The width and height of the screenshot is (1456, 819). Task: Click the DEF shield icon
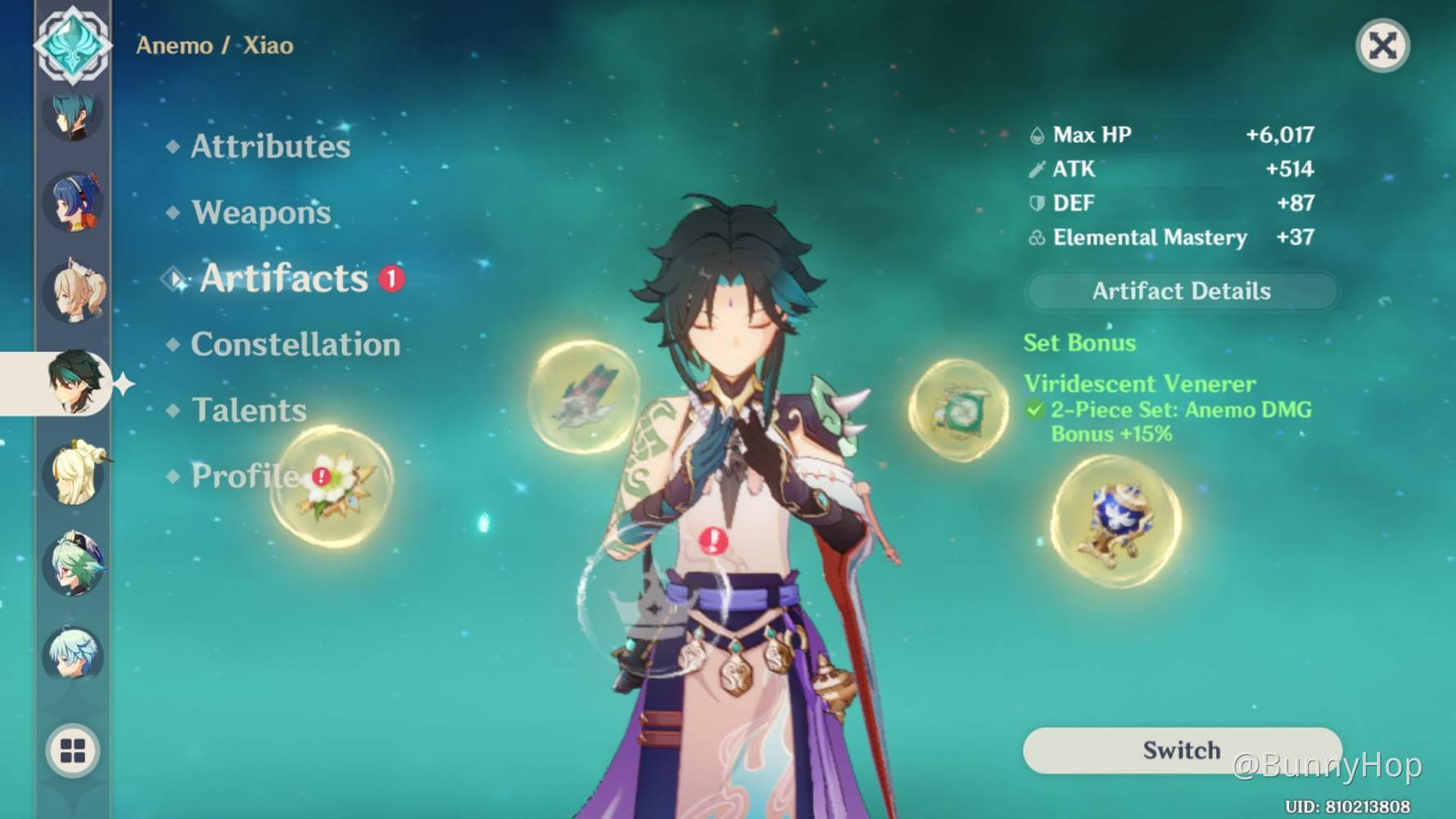tap(1037, 203)
